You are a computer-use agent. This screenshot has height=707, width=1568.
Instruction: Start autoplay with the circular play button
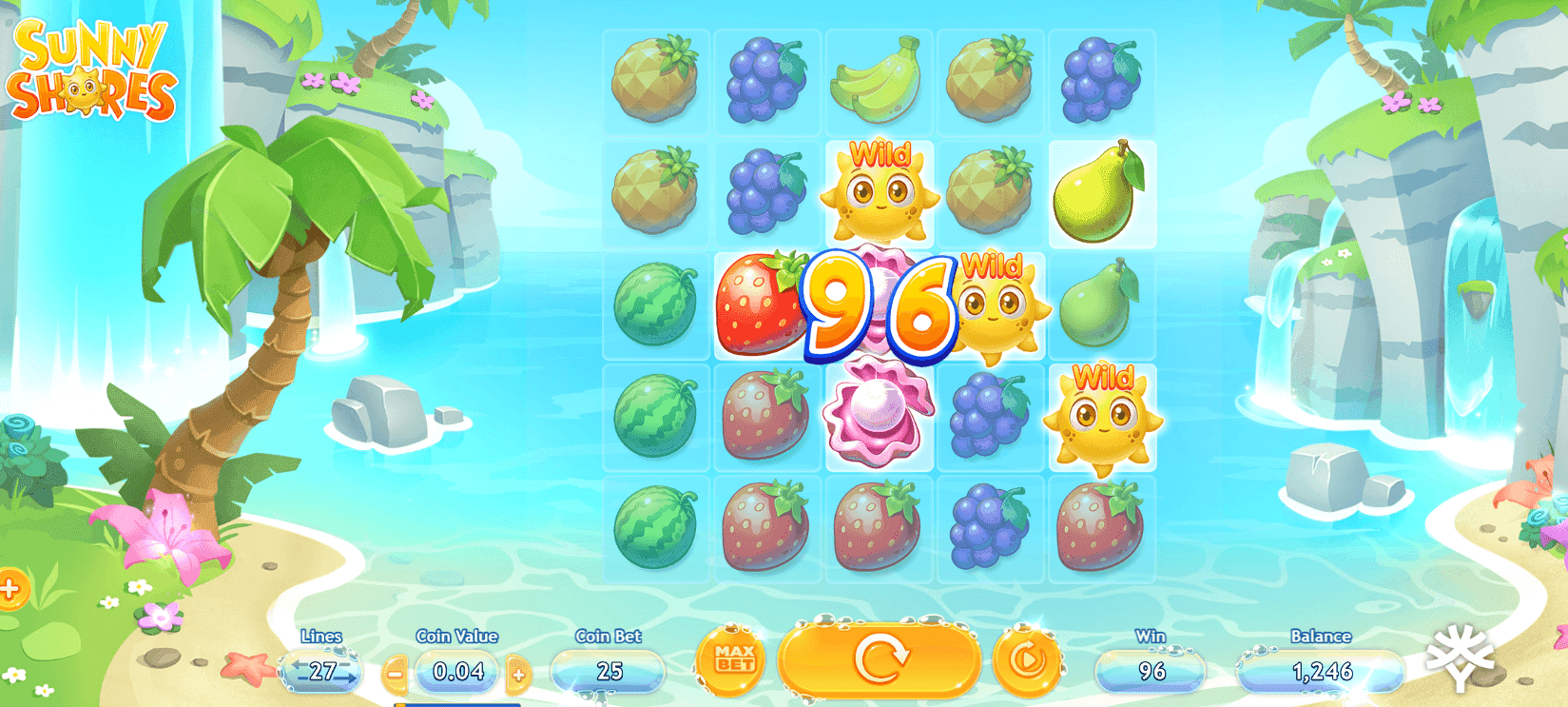pyautogui.click(x=1027, y=659)
